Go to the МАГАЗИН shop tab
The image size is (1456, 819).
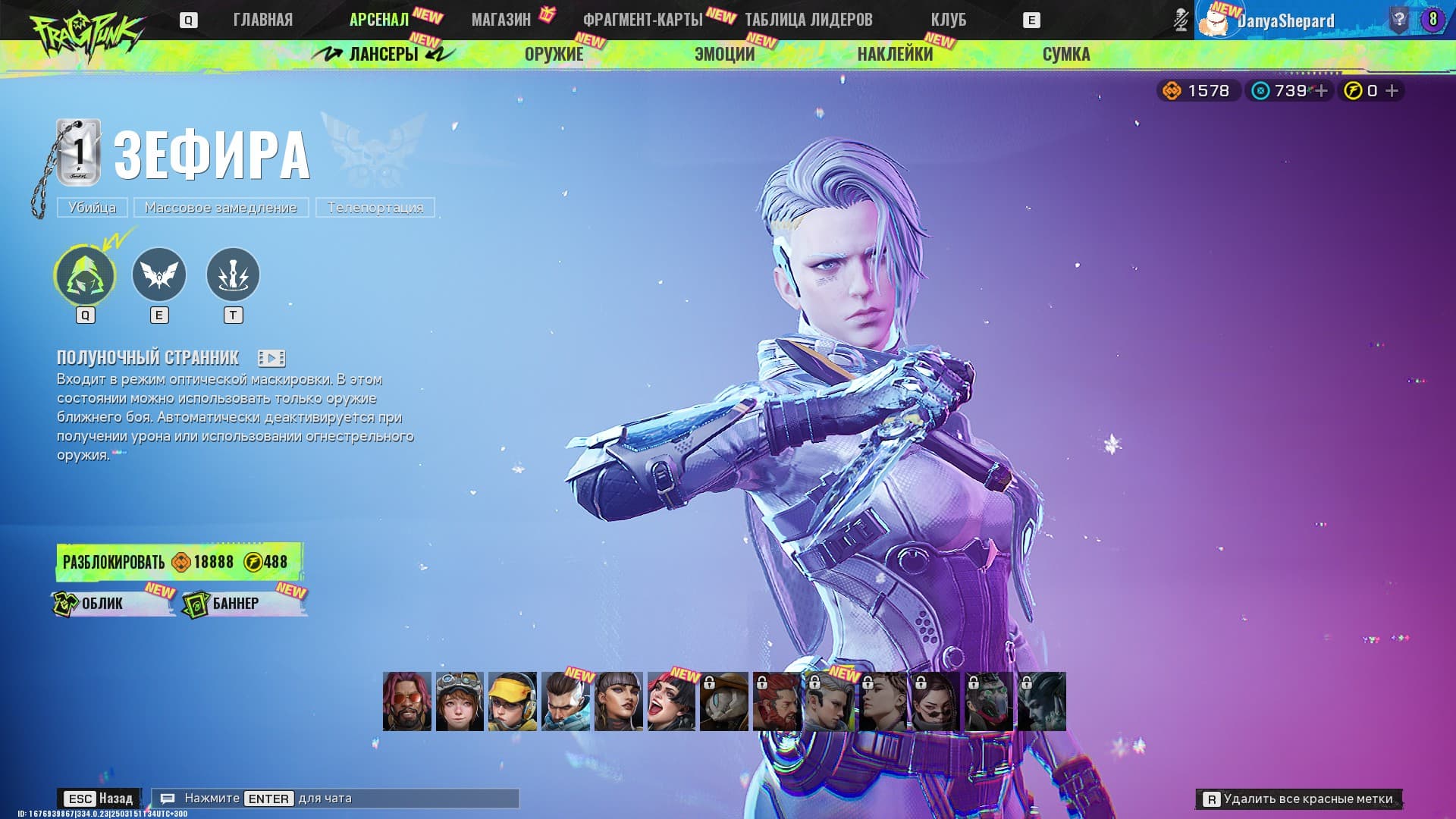[x=500, y=20]
